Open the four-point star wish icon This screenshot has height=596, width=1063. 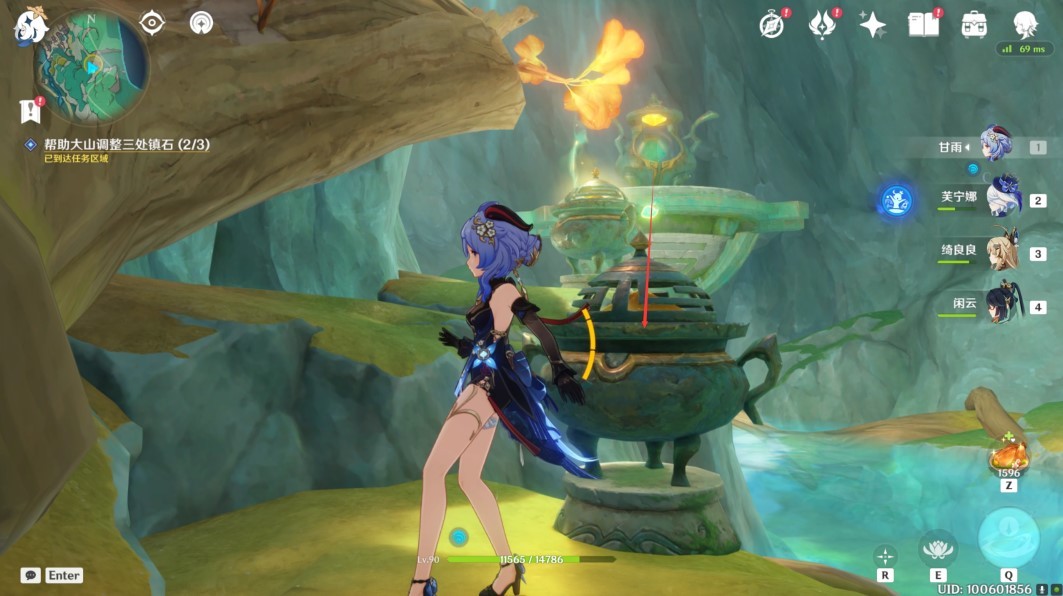(873, 25)
